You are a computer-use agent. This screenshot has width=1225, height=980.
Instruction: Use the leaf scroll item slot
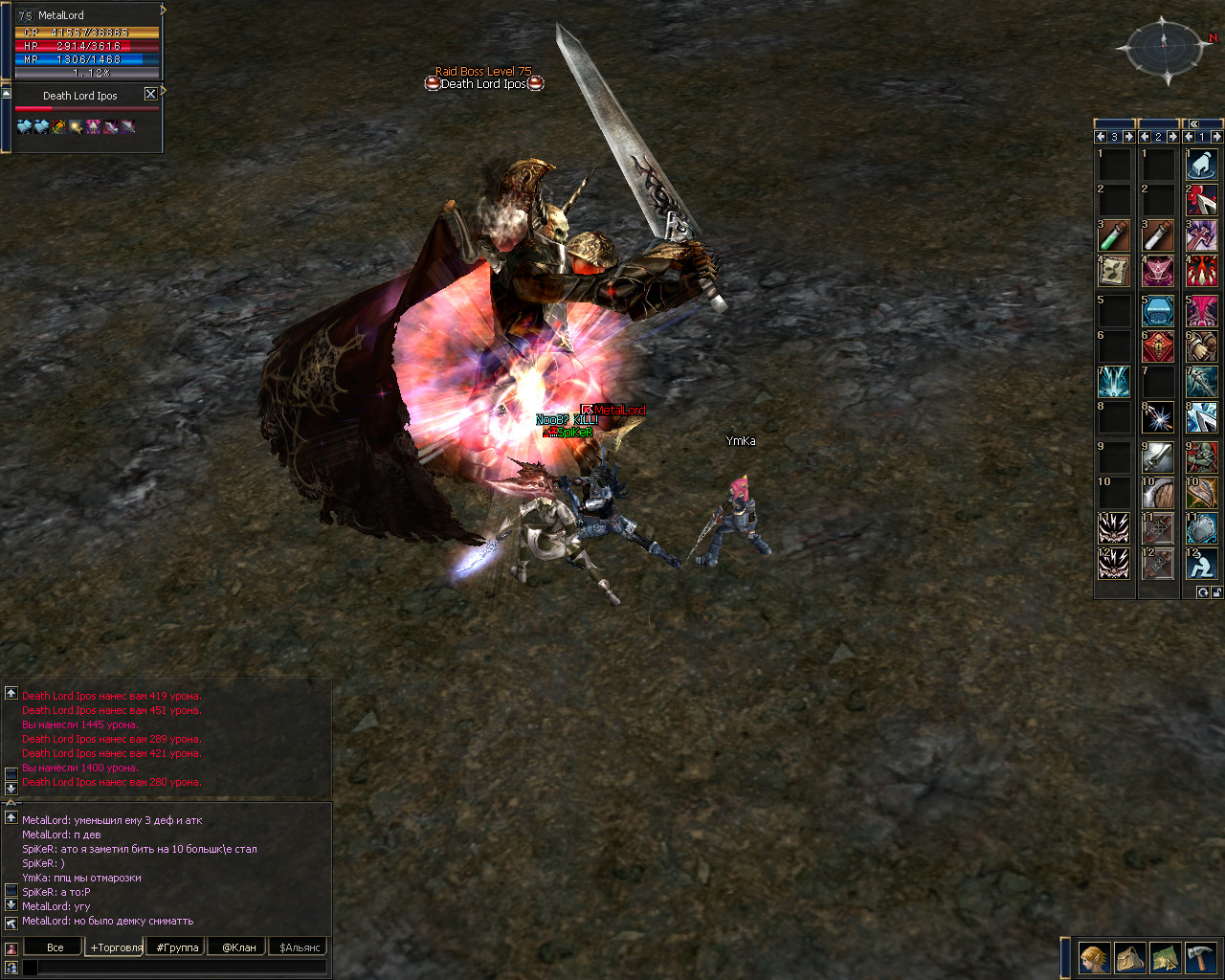coord(1113,271)
